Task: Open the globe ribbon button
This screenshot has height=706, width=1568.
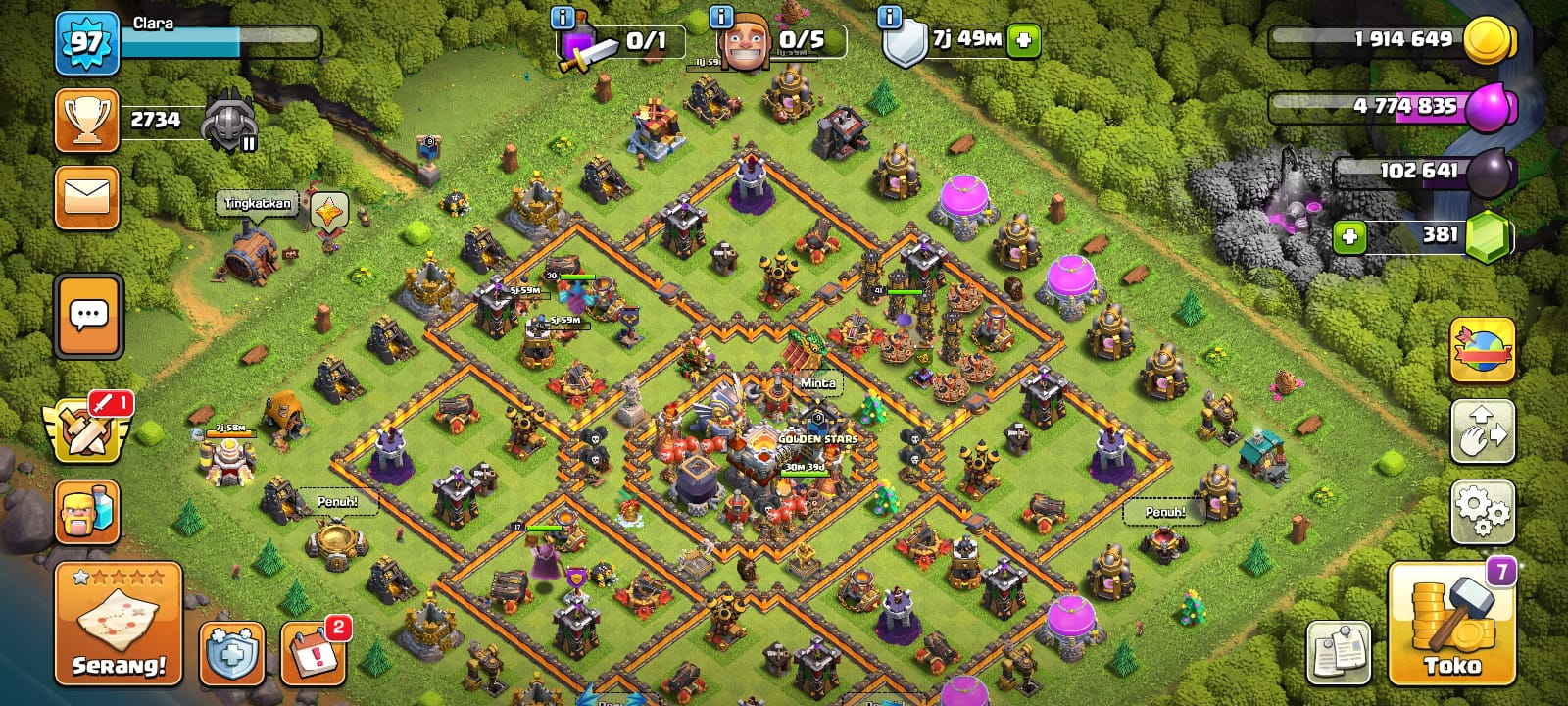Action: pyautogui.click(x=1482, y=350)
